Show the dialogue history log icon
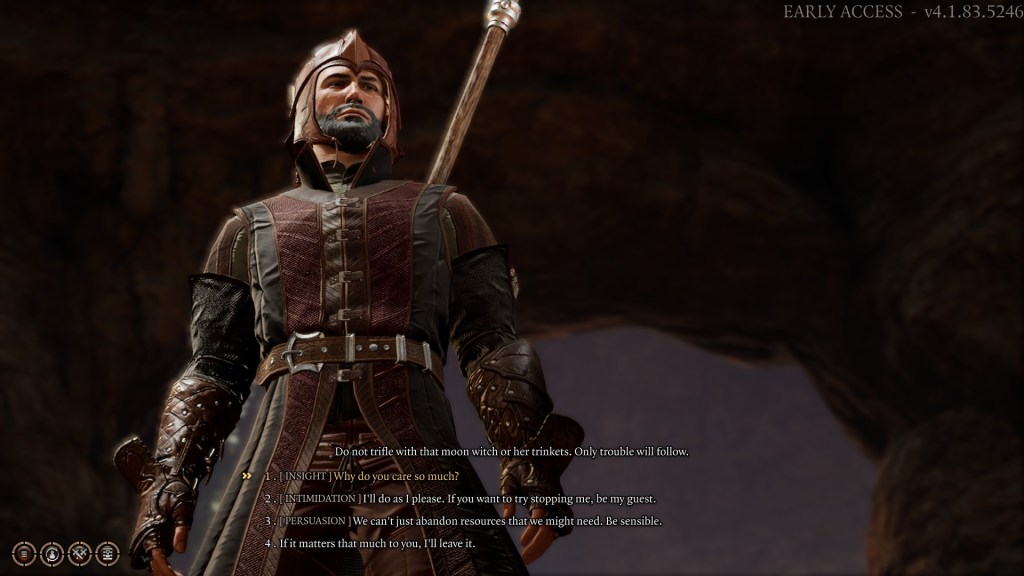Viewport: 1024px width, 576px height. (107, 553)
